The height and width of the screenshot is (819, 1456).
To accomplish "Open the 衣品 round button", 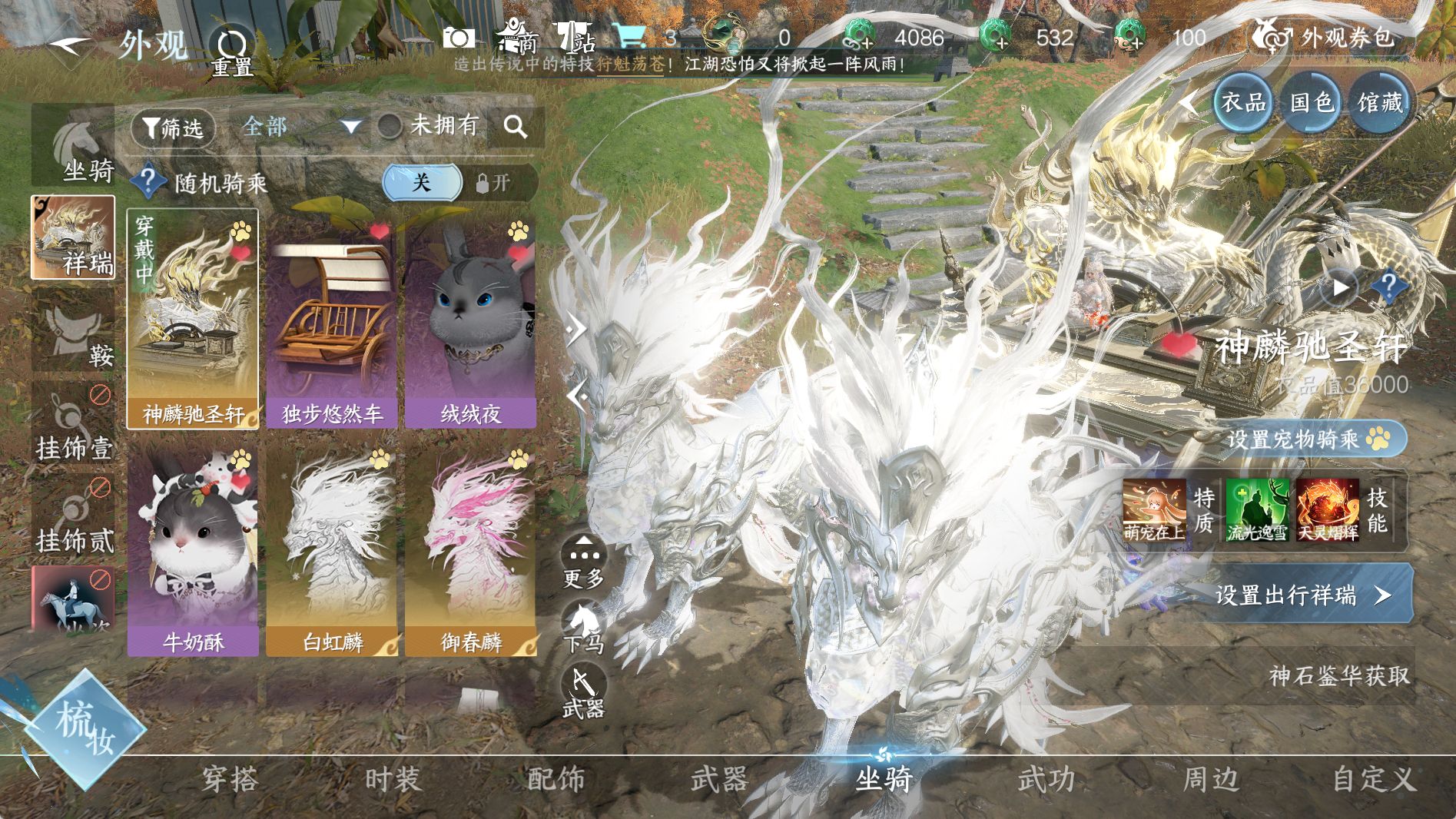I will click(x=1243, y=102).
